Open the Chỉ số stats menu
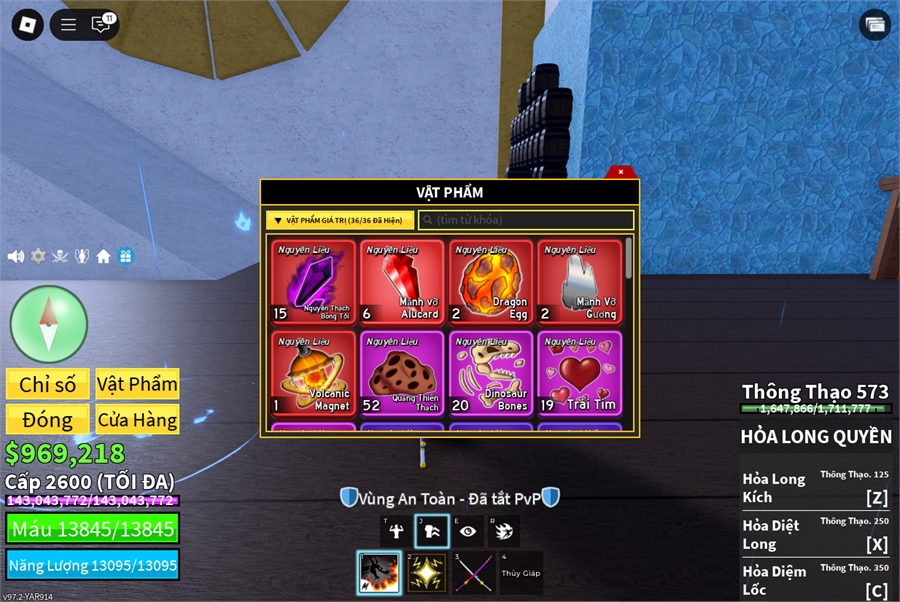 [x=48, y=384]
